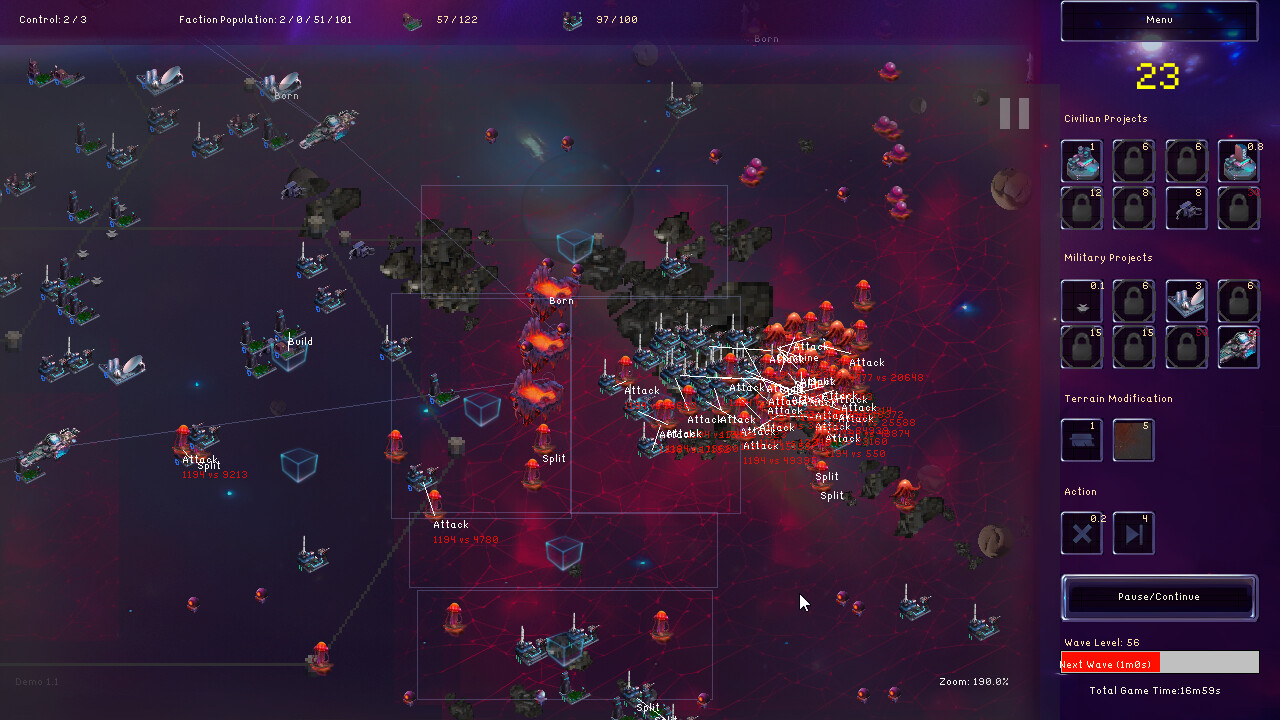The width and height of the screenshot is (1280, 720).
Task: Select the first Military Projects ship icon
Action: pyautogui.click(x=1081, y=300)
